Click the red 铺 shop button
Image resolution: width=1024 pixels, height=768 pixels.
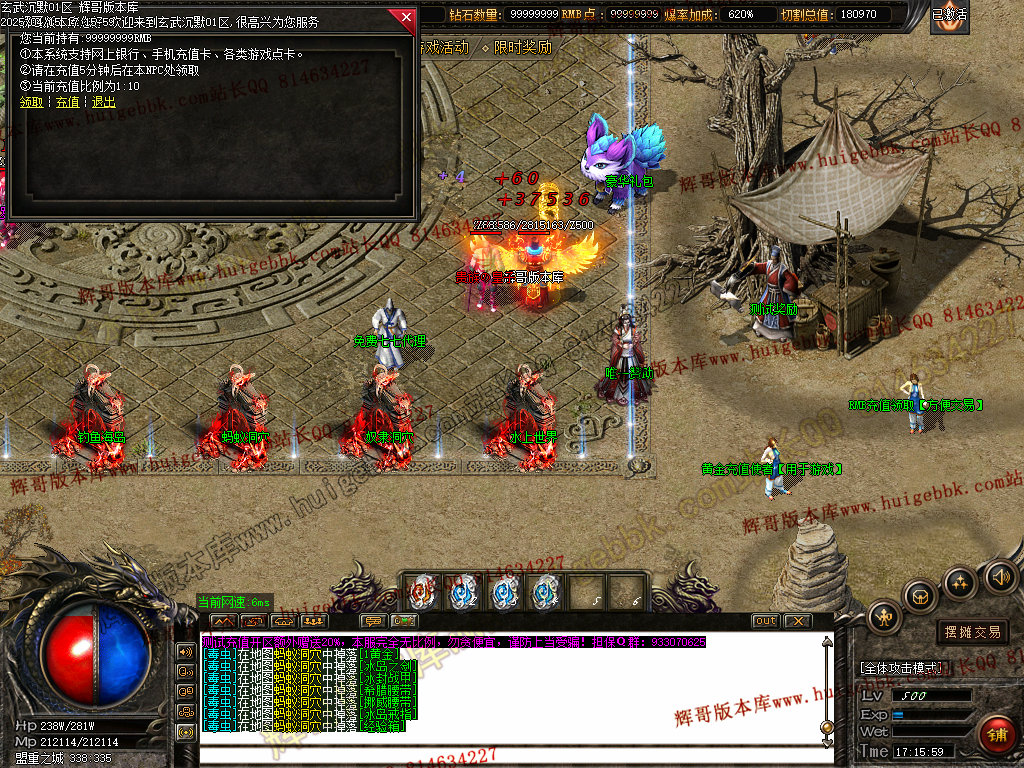tap(996, 735)
